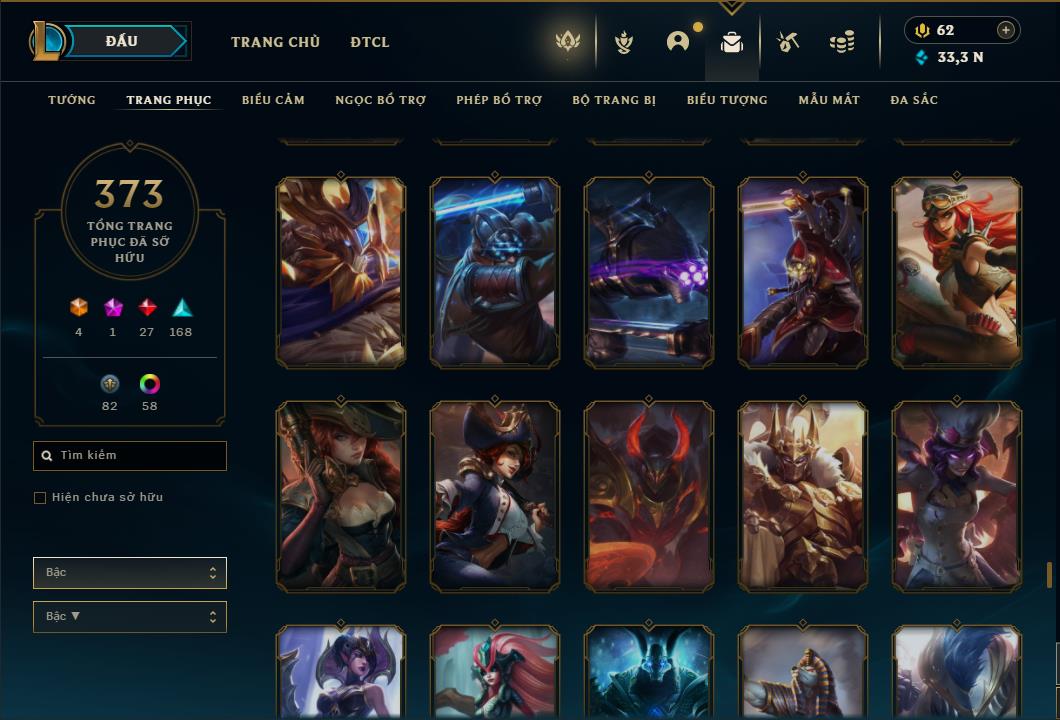The height and width of the screenshot is (720, 1060).
Task: Open the NGỌC BỔ TRỢ tab
Action: pyautogui.click(x=380, y=100)
